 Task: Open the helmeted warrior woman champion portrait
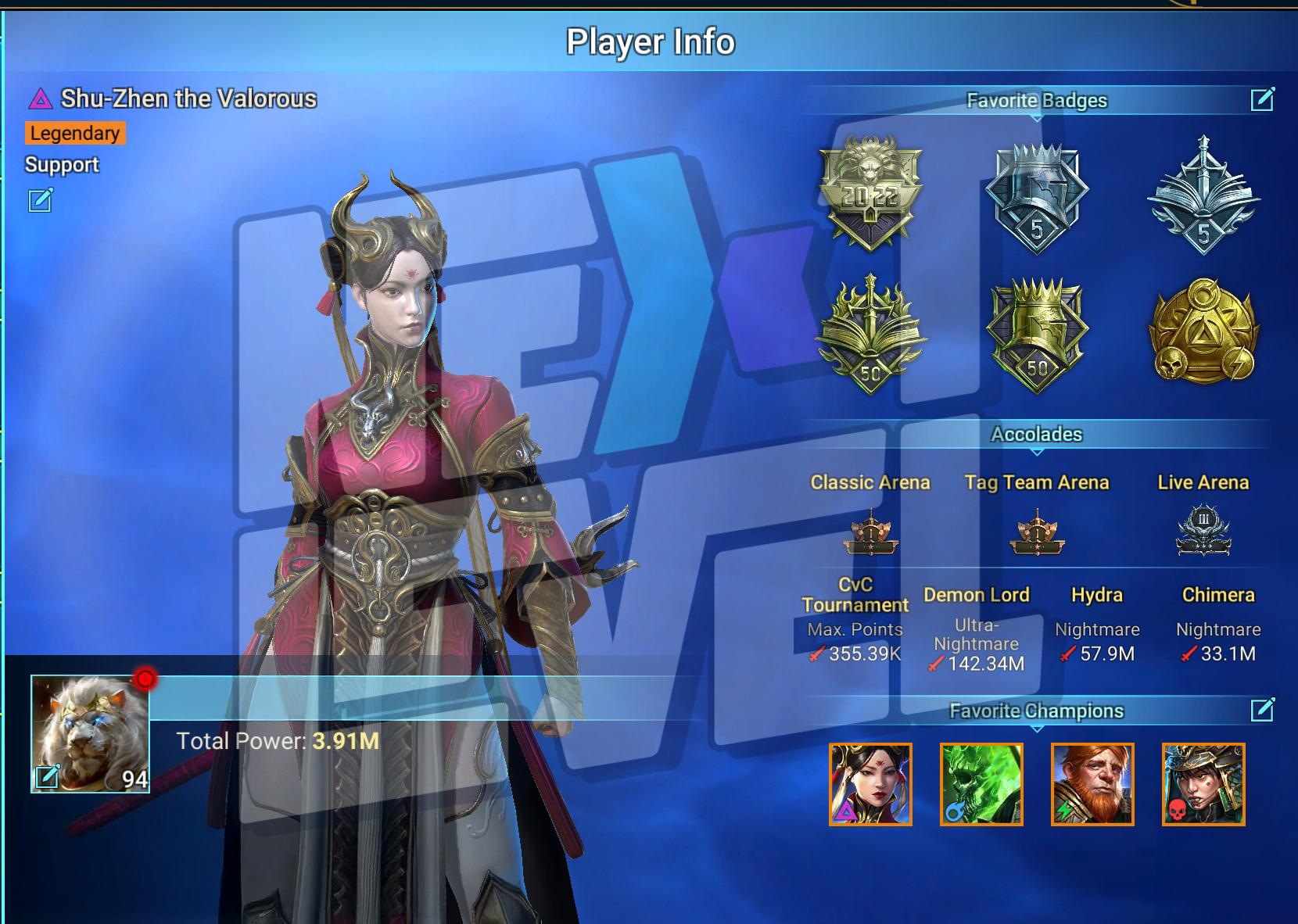(x=1203, y=784)
